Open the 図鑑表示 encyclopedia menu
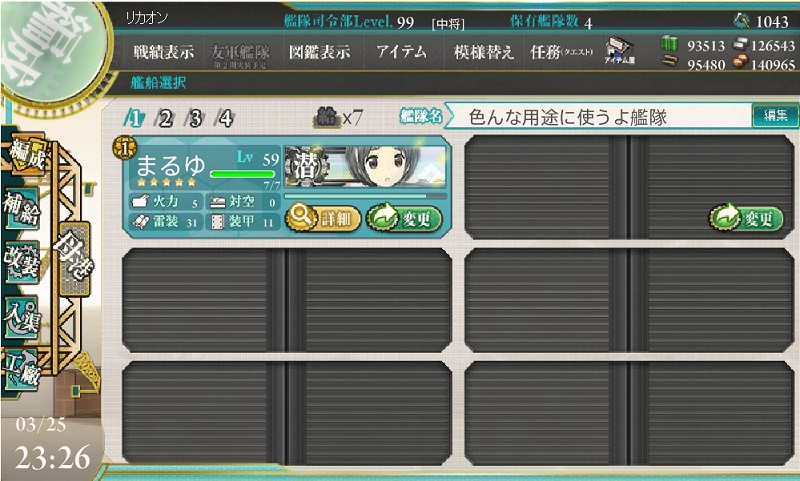This screenshot has width=800, height=481. [318, 53]
